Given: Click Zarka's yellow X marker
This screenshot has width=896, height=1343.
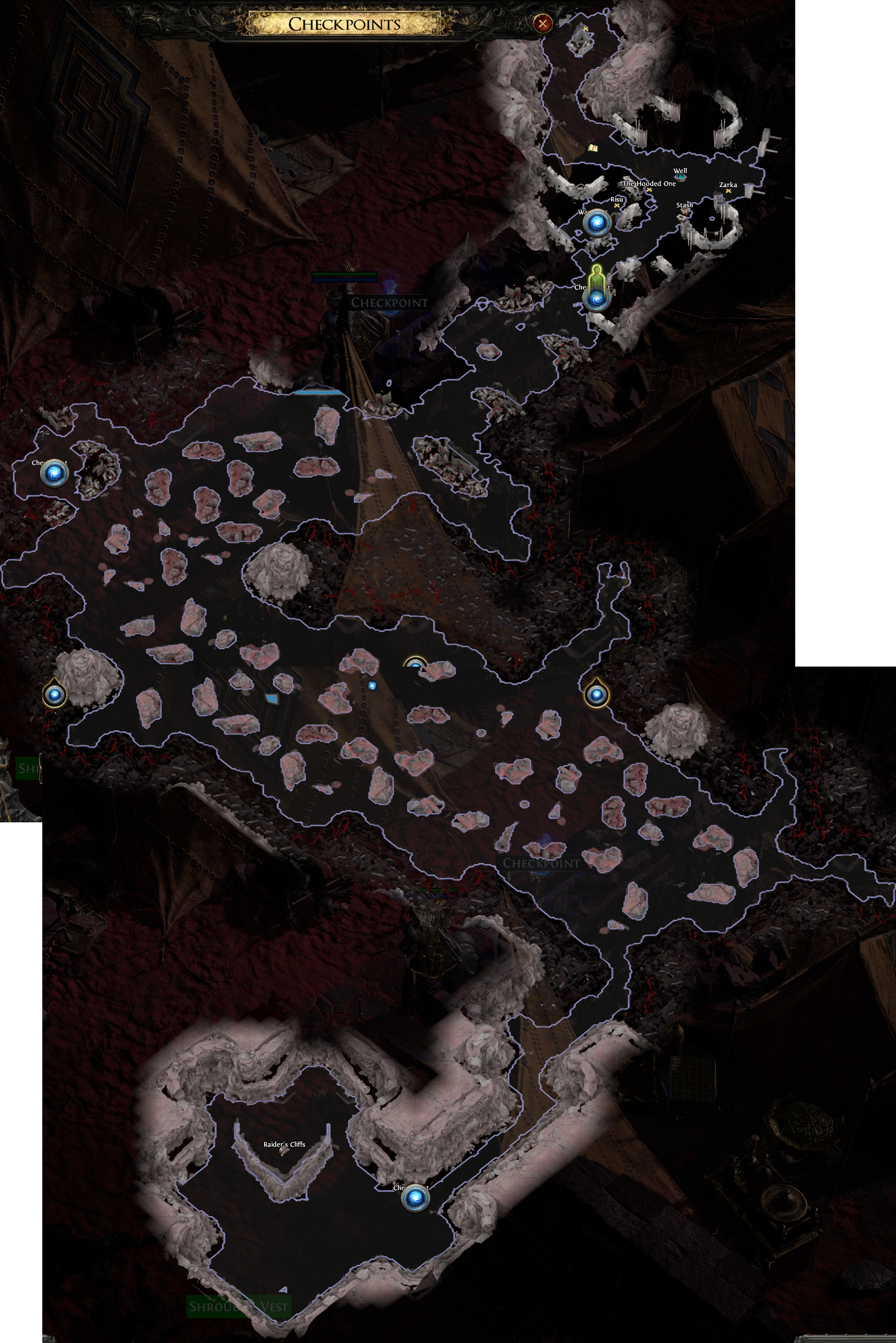Looking at the screenshot, I should (728, 192).
